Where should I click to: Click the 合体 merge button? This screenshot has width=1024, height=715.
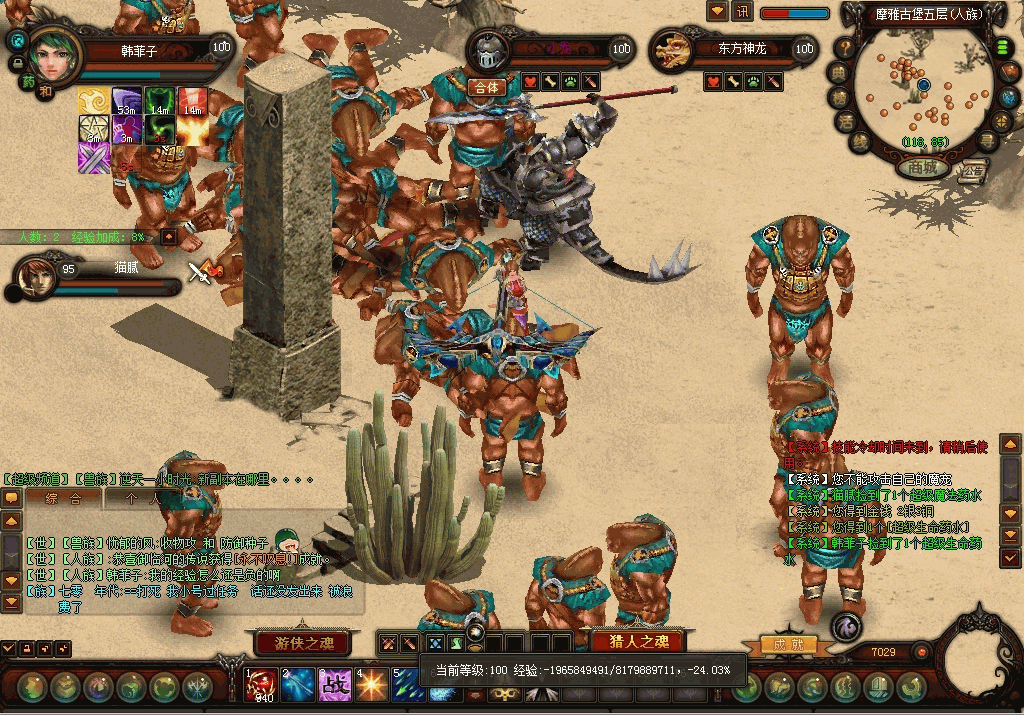487,87
